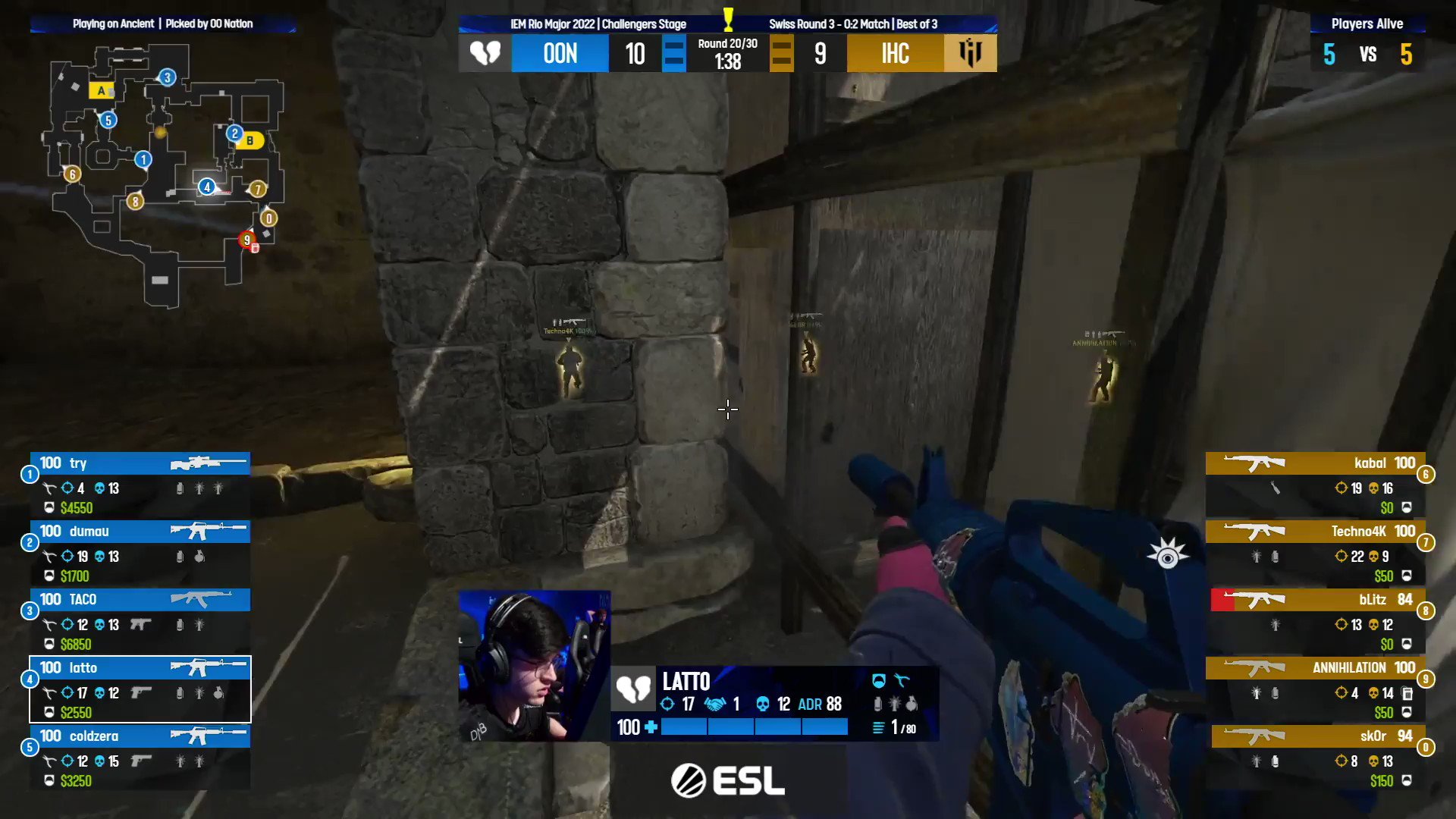The image size is (1456, 819).
Task: Click LATTO's armor helmet icon in the stat bar
Action: pyautogui.click(x=878, y=682)
